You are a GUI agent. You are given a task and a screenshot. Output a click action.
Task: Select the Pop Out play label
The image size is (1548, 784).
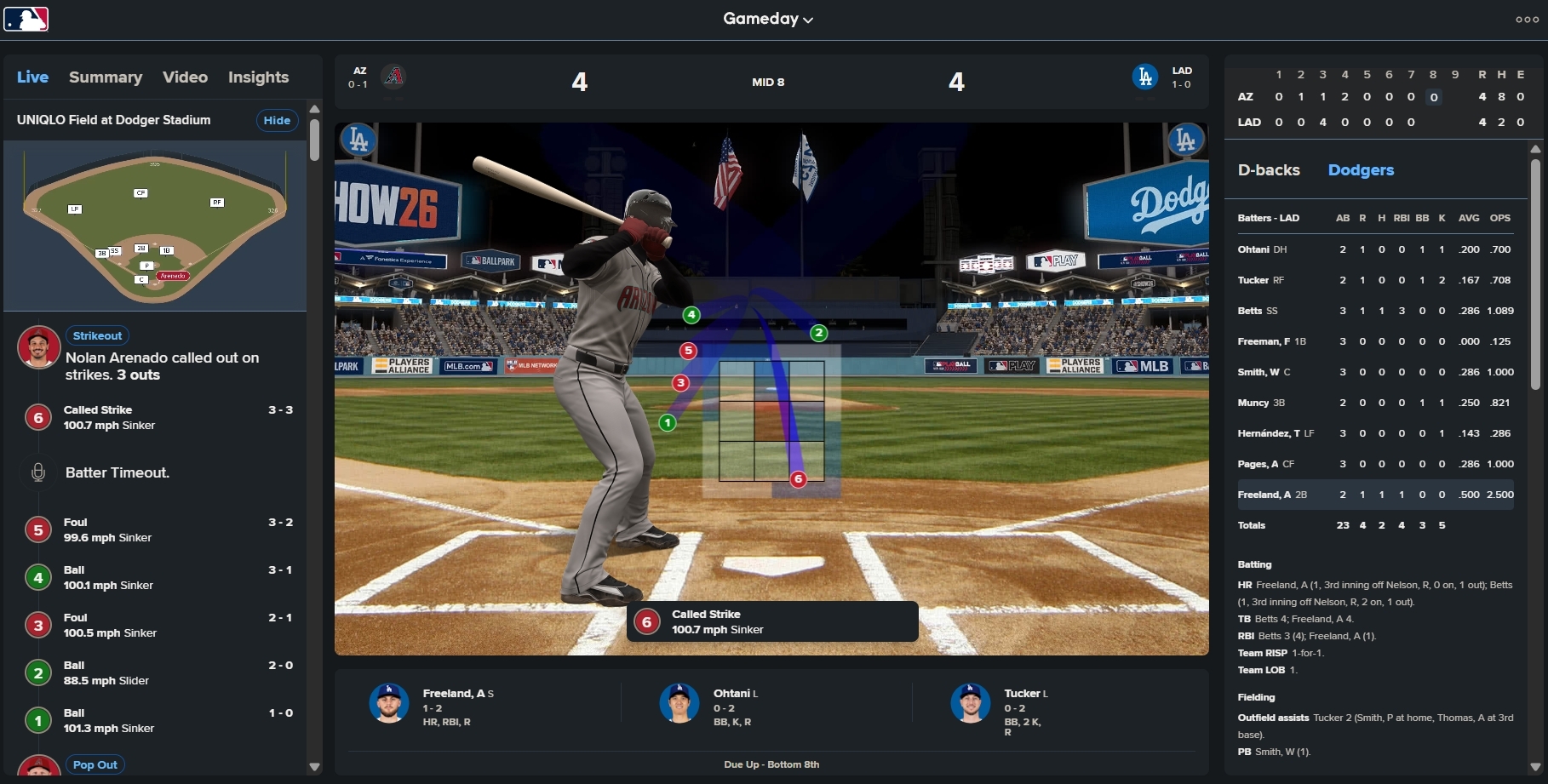click(x=95, y=764)
